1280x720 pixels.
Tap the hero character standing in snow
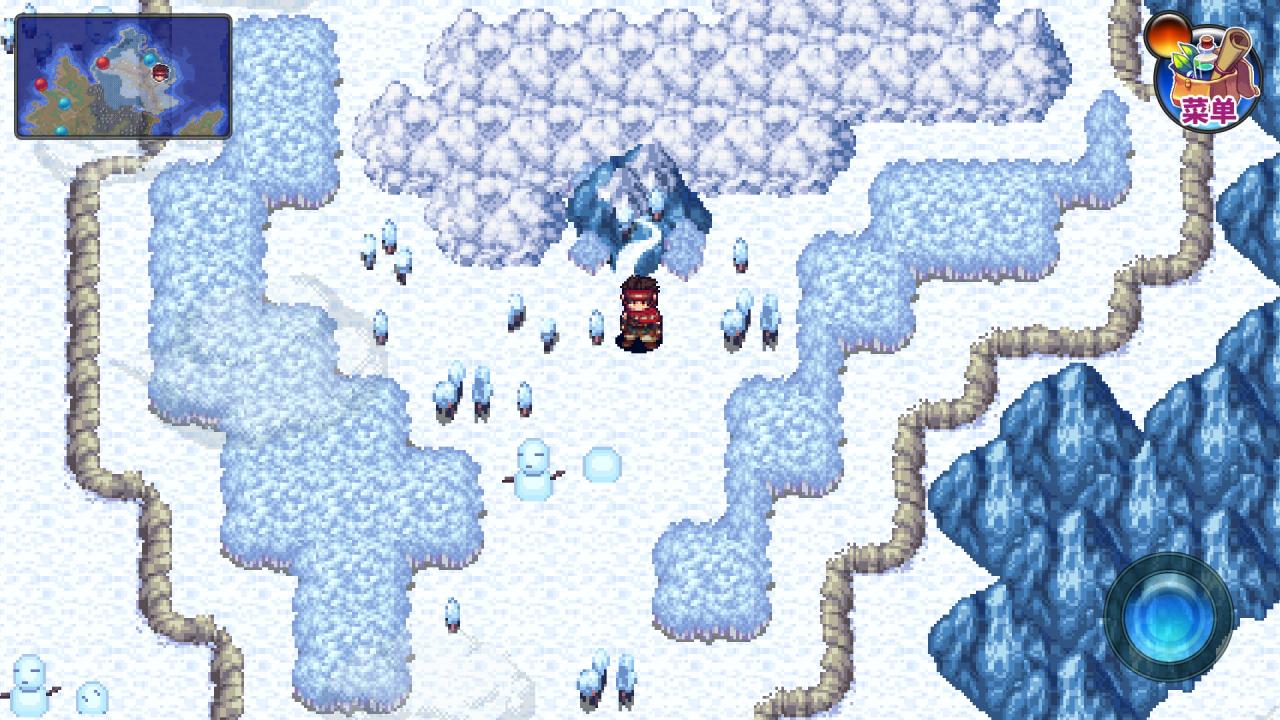point(640,315)
